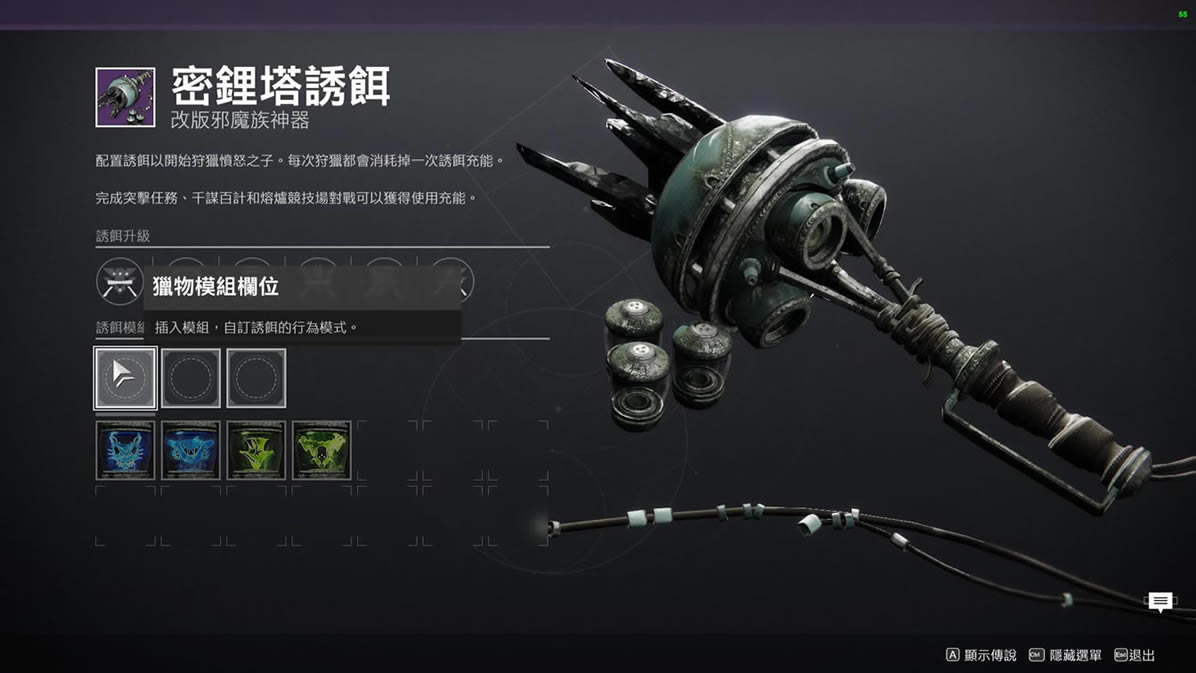Image resolution: width=1196 pixels, height=673 pixels.
Task: Select the three-dot lure upgrade circle
Action: (120, 281)
